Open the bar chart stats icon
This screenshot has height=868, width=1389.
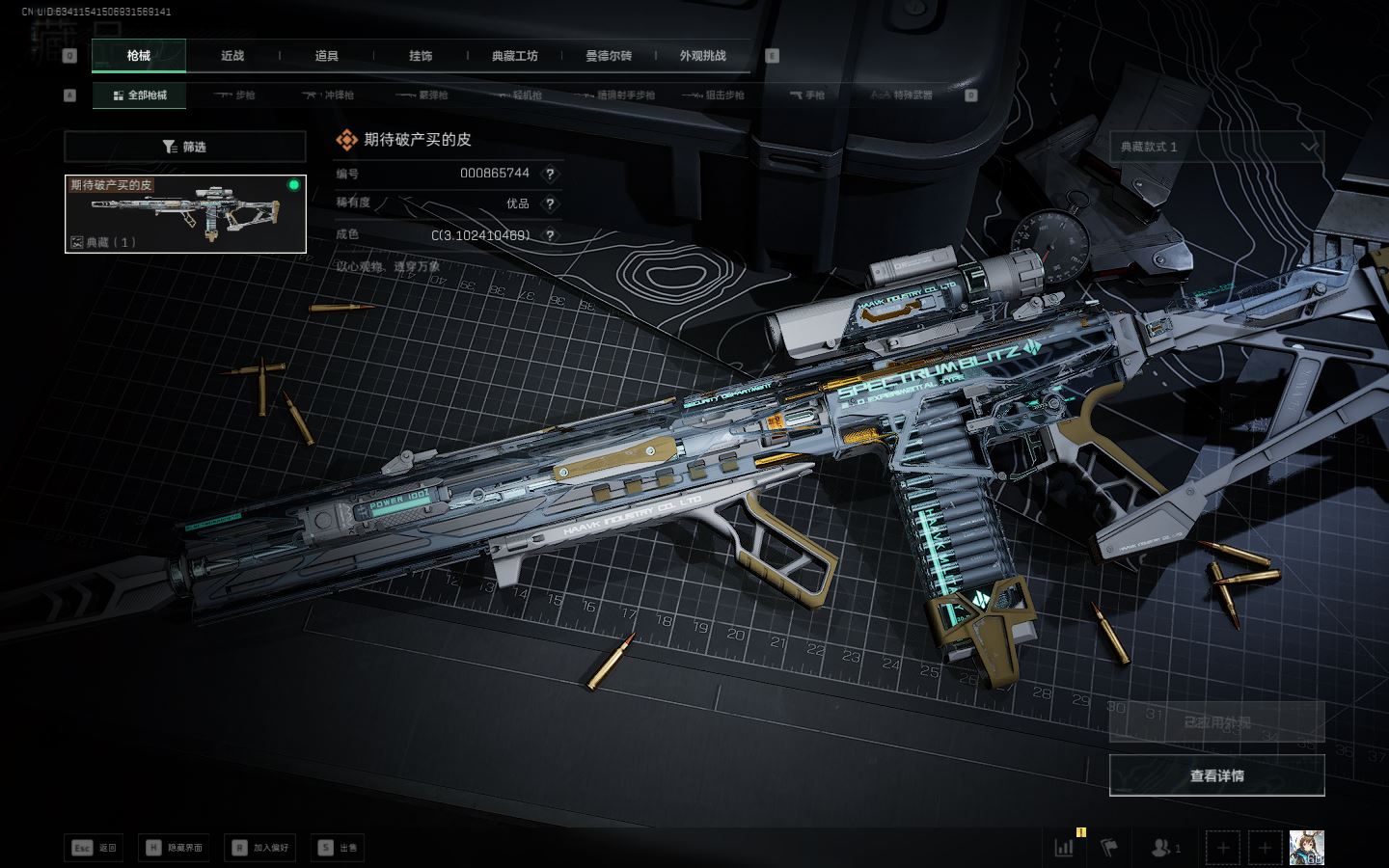[1065, 848]
